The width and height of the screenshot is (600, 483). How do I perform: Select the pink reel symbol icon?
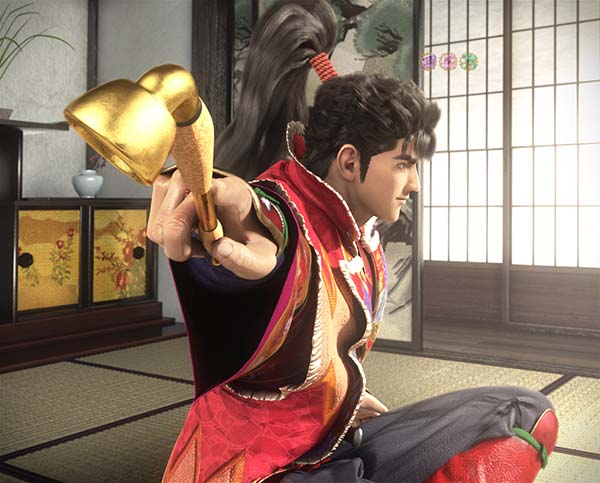point(448,61)
